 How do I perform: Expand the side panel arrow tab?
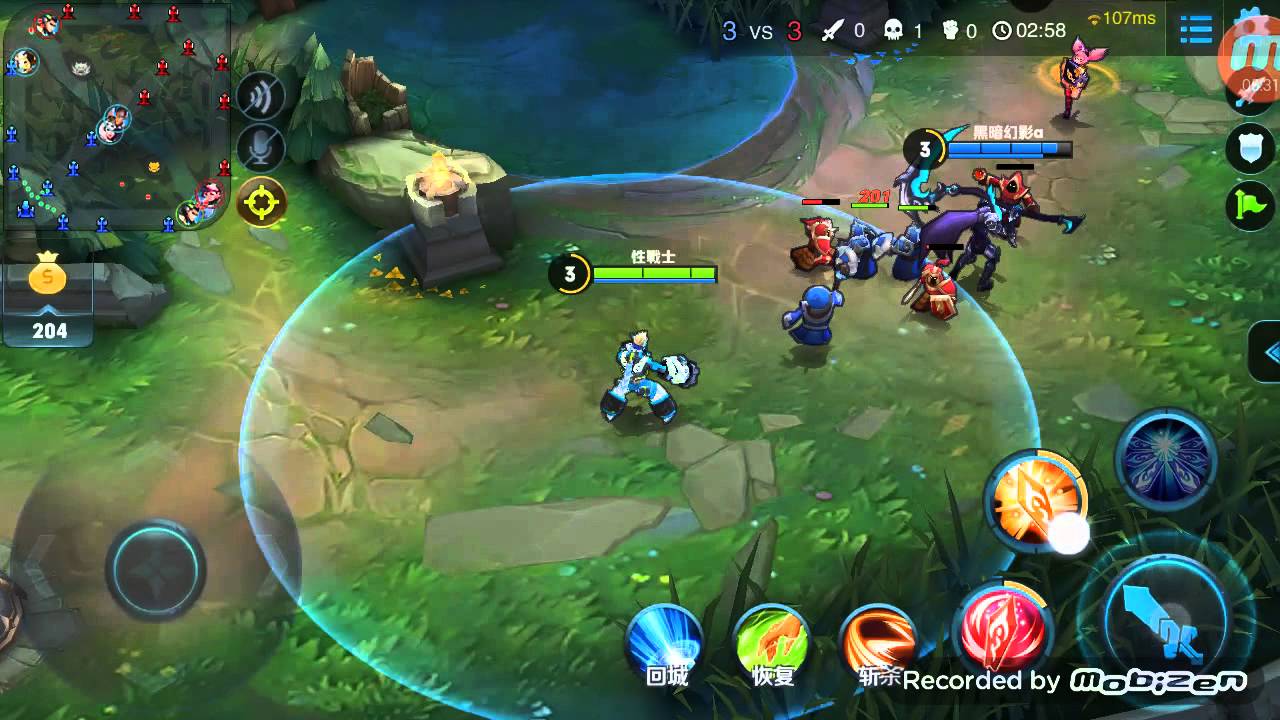[x=1267, y=352]
